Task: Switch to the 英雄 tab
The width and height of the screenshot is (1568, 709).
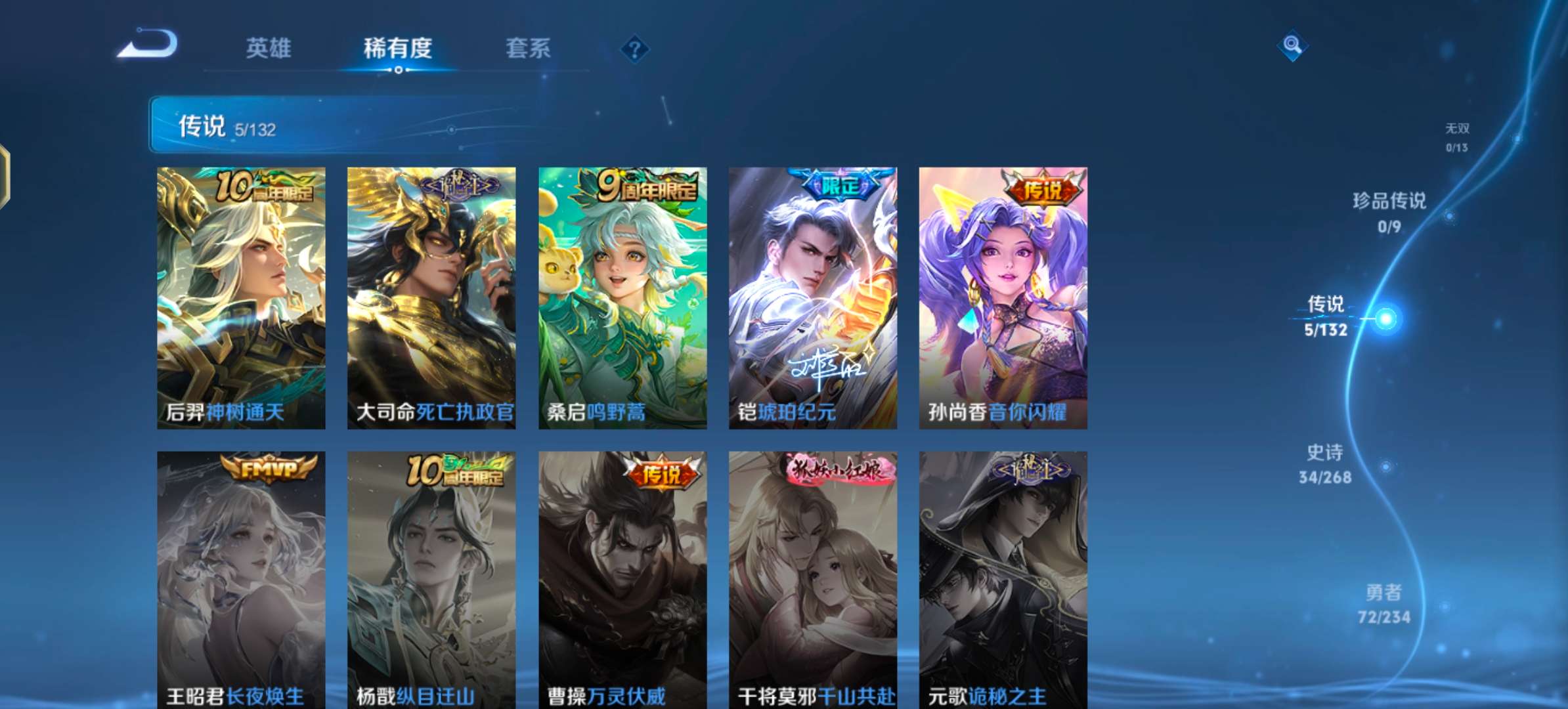Action: click(x=269, y=48)
